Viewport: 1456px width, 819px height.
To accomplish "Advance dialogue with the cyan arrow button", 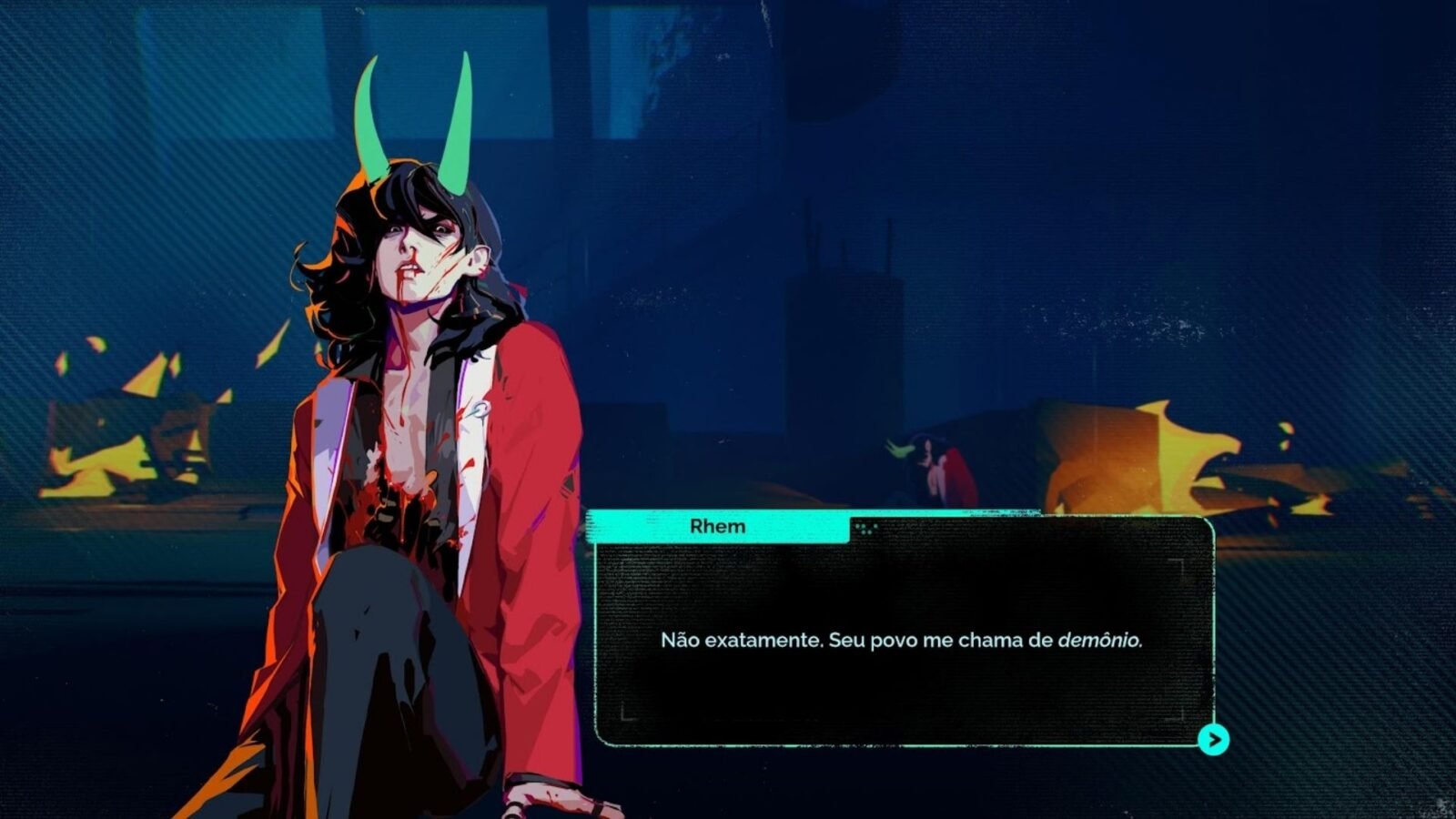I will point(1213,740).
